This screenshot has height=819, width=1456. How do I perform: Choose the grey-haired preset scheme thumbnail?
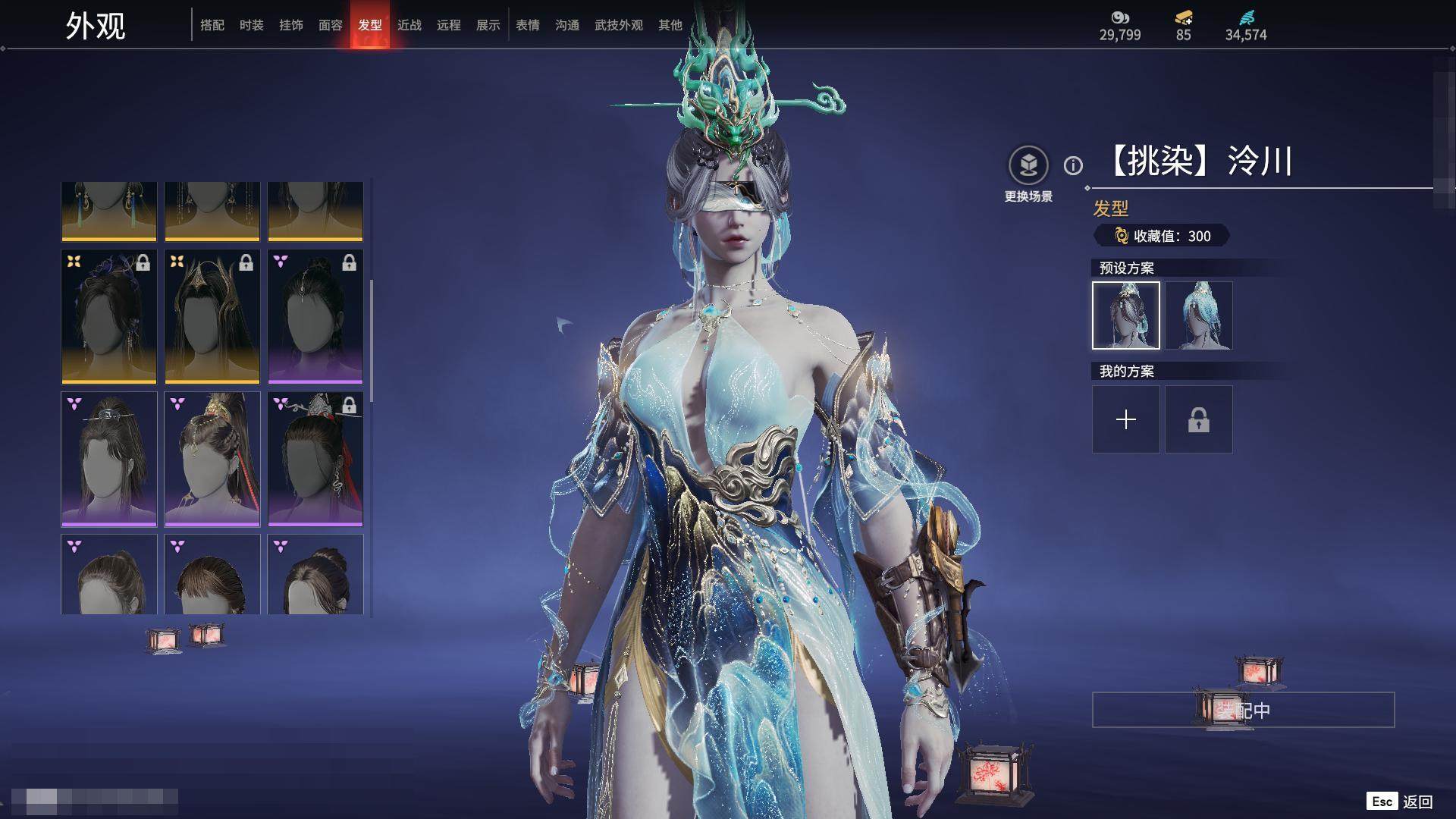pyautogui.click(x=1126, y=315)
